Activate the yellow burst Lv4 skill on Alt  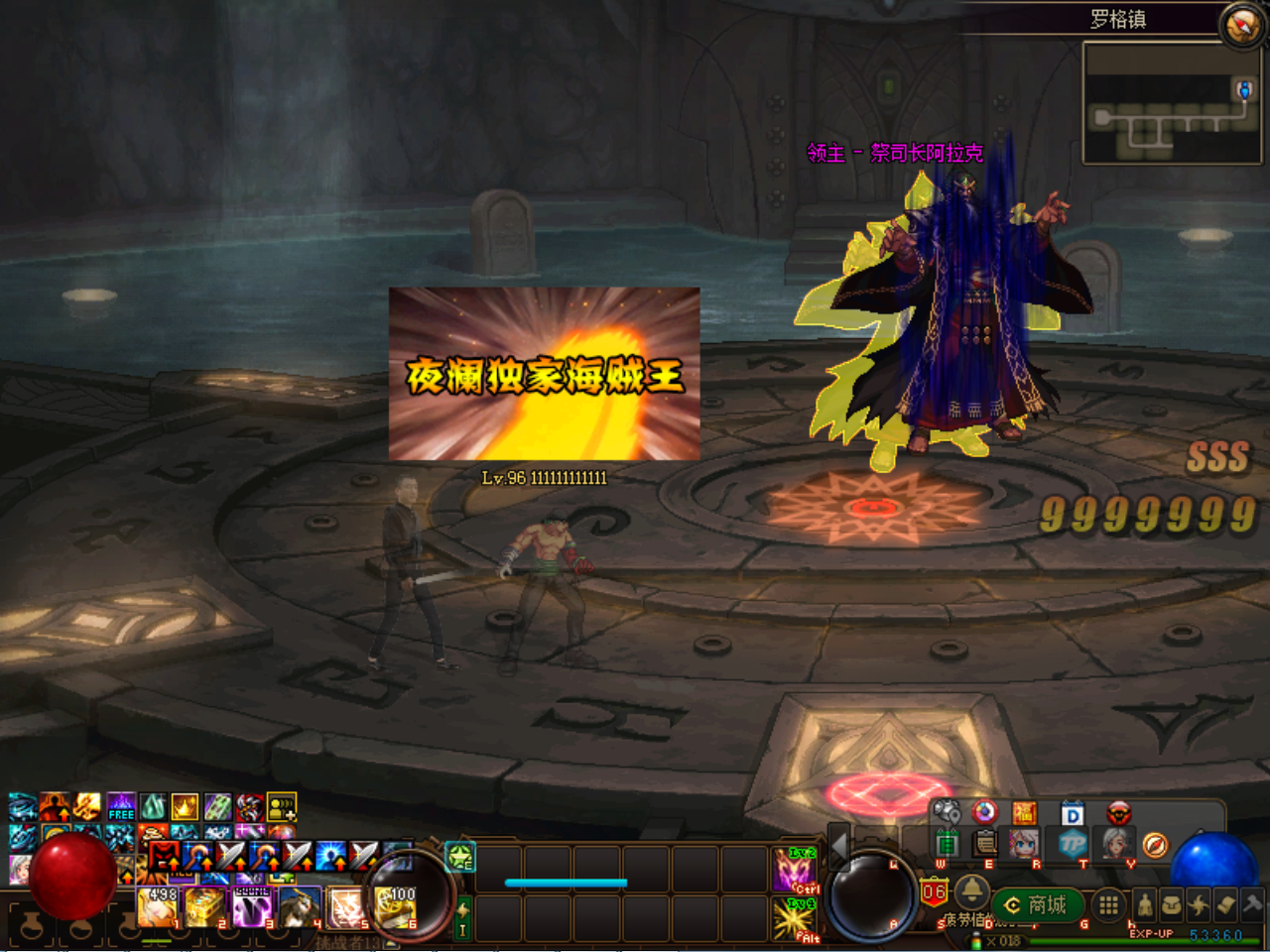coord(794,917)
